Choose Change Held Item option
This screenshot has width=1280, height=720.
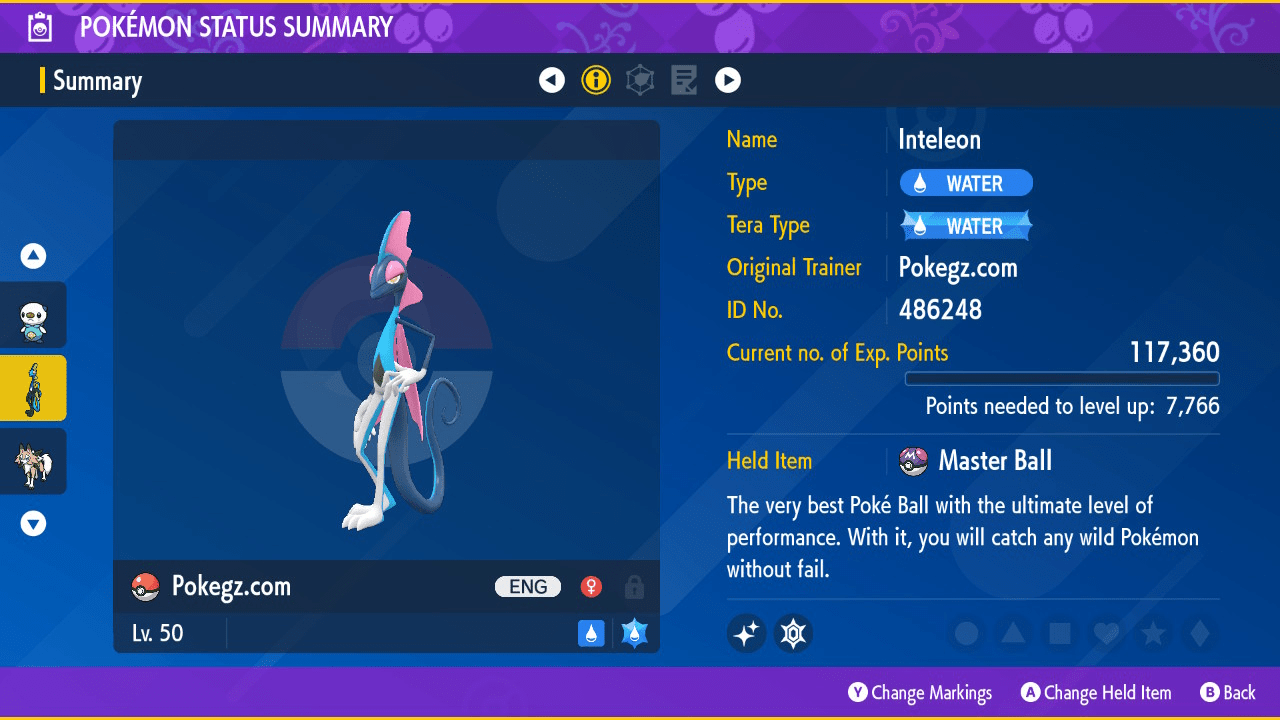point(1096,693)
